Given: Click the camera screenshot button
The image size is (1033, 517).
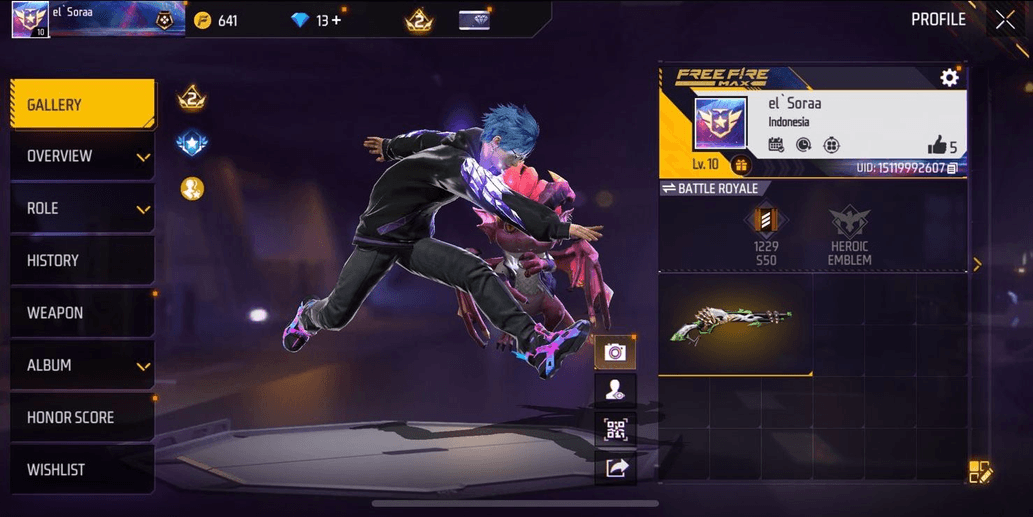Looking at the screenshot, I should coord(615,352).
